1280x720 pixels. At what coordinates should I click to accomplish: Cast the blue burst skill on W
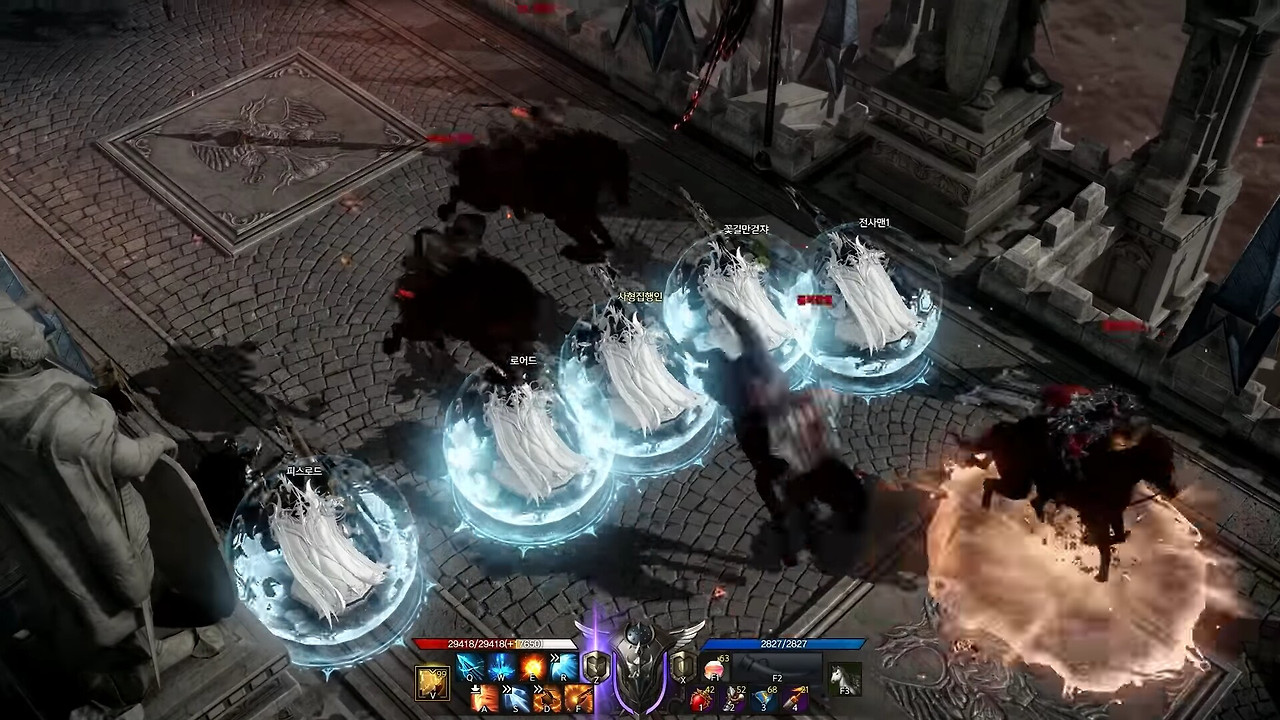501,666
